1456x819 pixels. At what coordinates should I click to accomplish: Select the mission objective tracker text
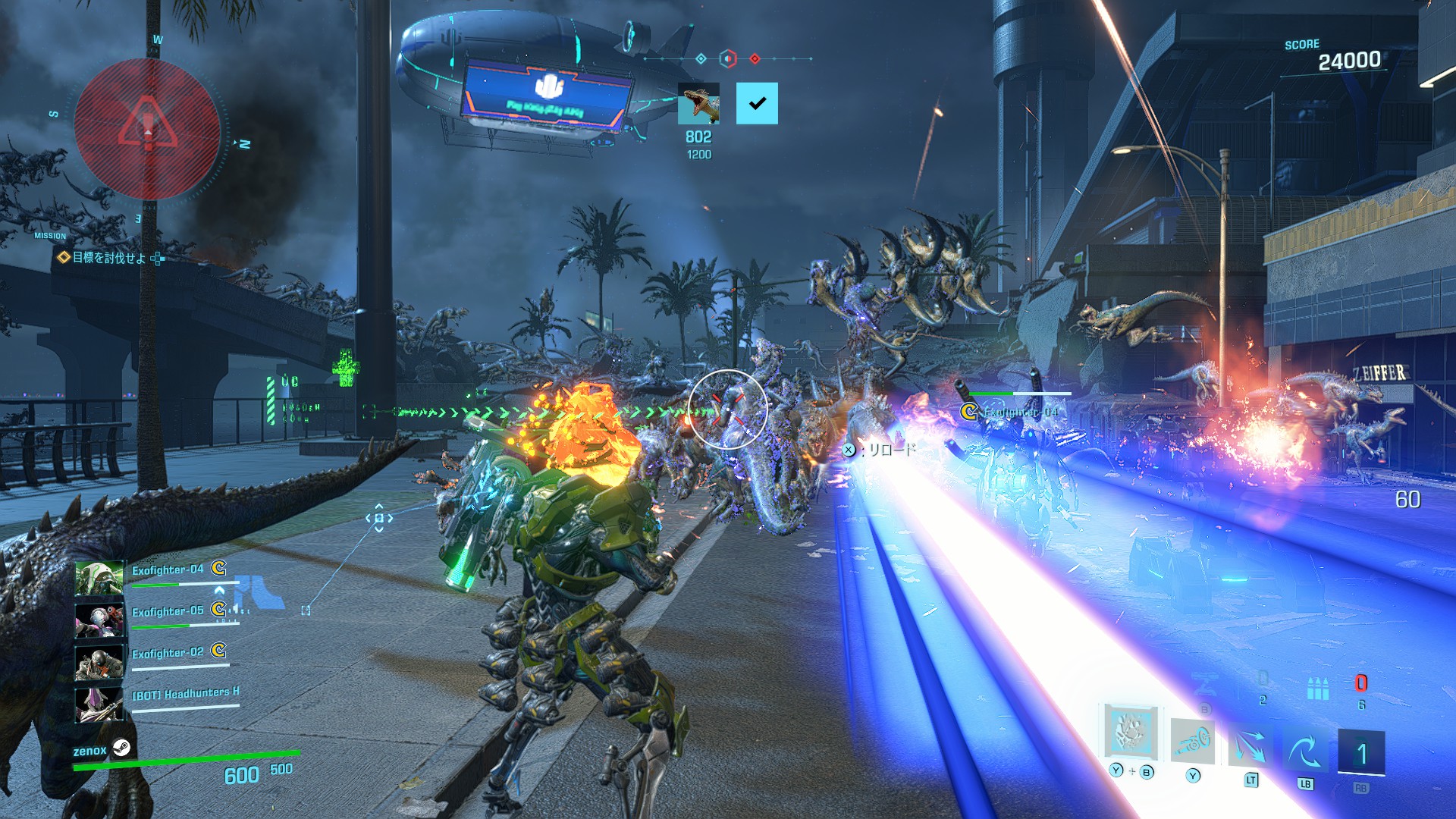pos(108,258)
